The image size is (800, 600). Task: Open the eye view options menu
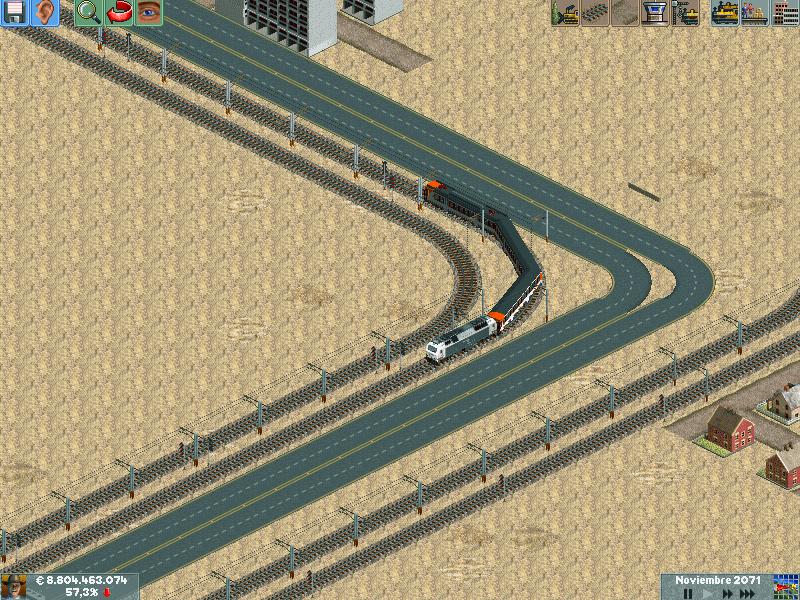pyautogui.click(x=148, y=13)
